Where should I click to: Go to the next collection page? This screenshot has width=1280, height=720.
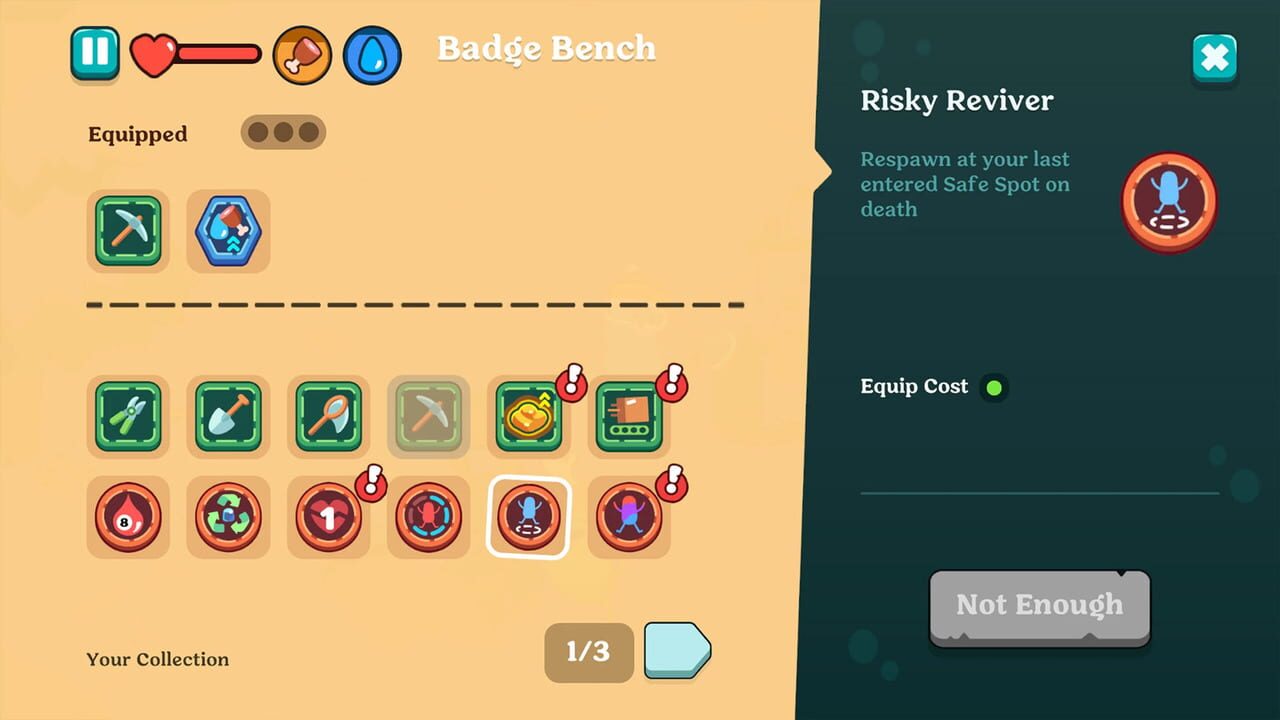click(676, 652)
